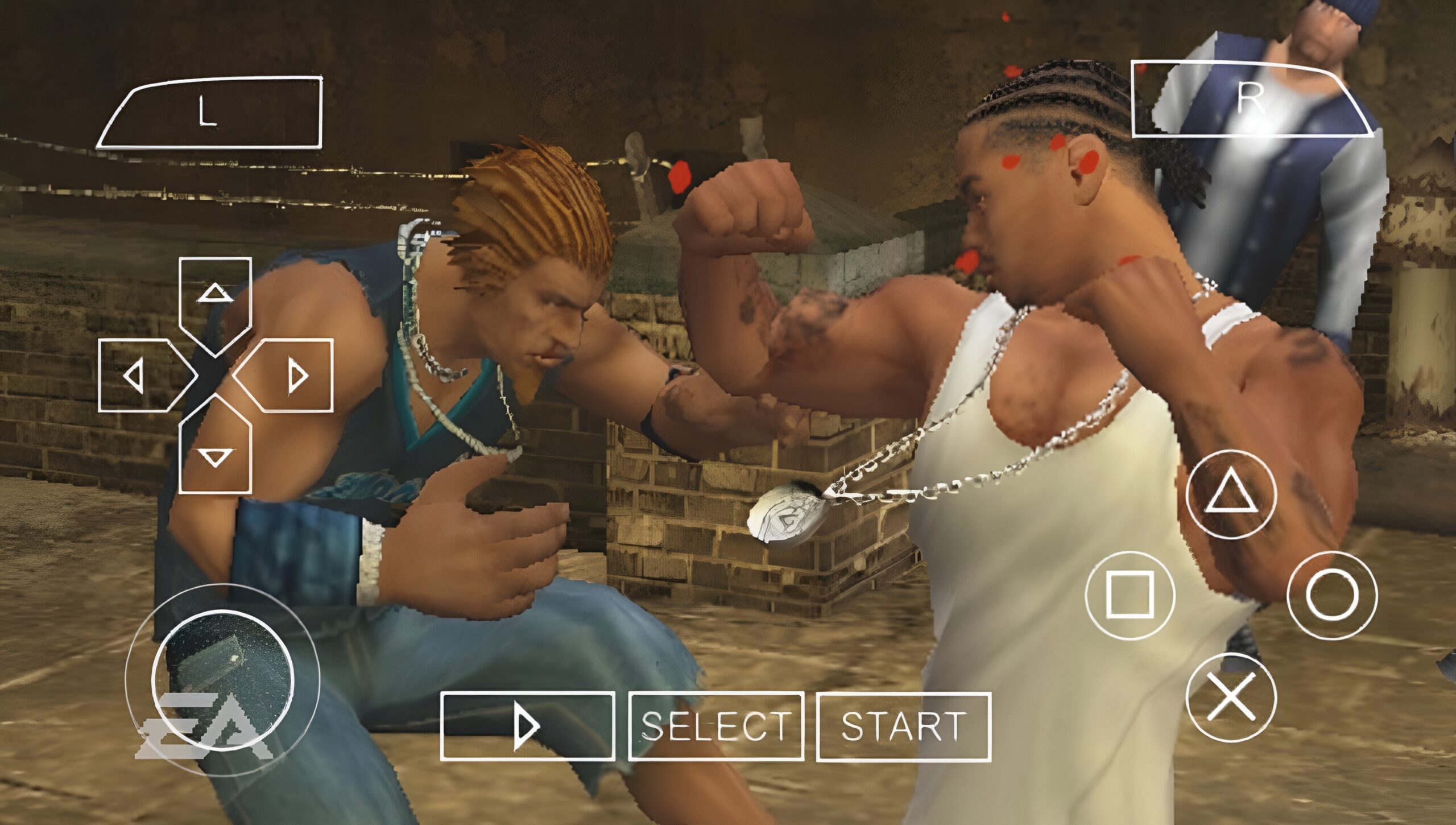Image resolution: width=1456 pixels, height=825 pixels.
Task: Tap the triangle face button
Action: point(1231,494)
